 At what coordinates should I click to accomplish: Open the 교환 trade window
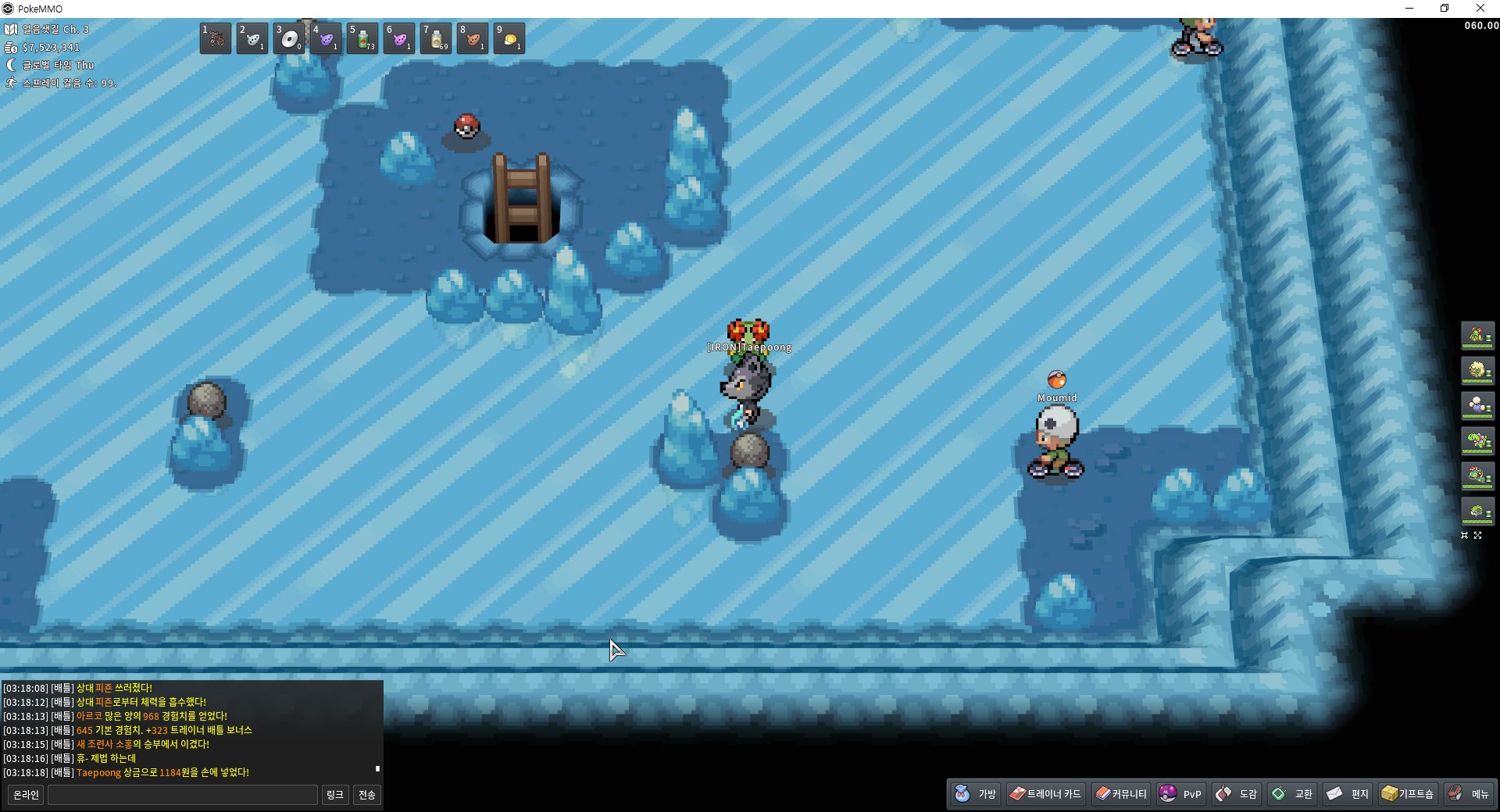(1293, 794)
